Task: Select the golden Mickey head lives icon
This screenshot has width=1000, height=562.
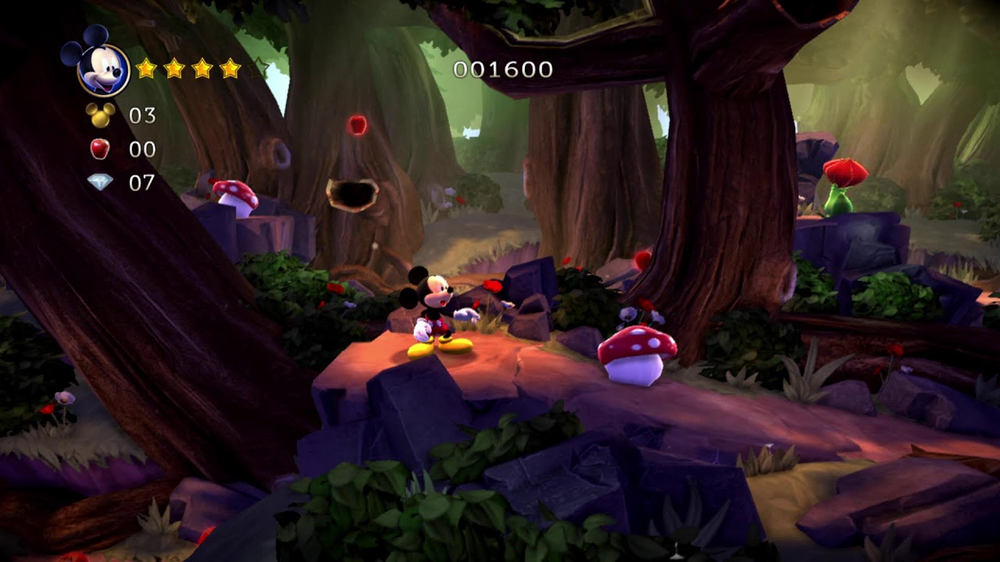Action: [100, 114]
